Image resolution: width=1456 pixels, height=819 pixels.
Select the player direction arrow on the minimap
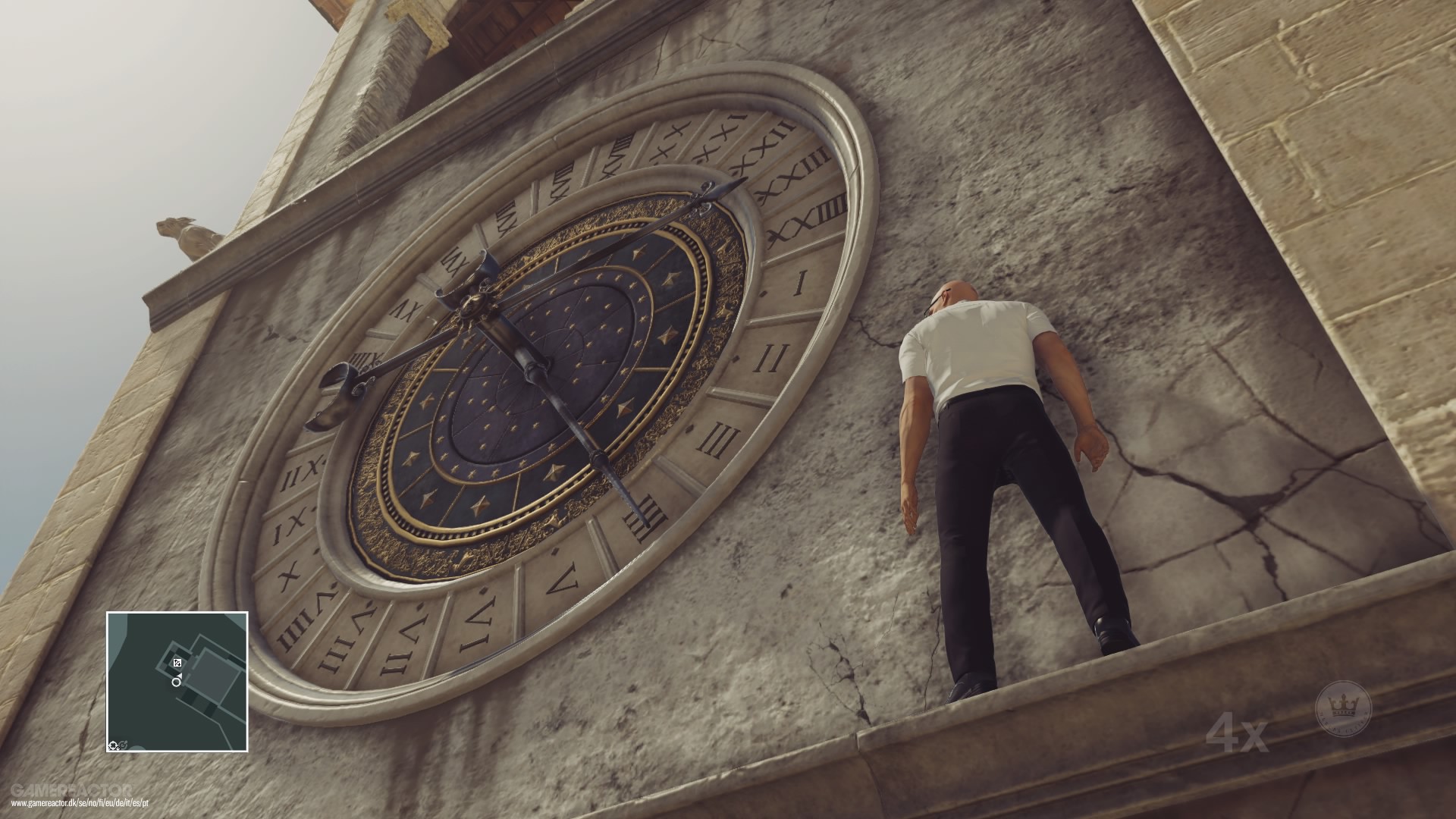pos(179,675)
